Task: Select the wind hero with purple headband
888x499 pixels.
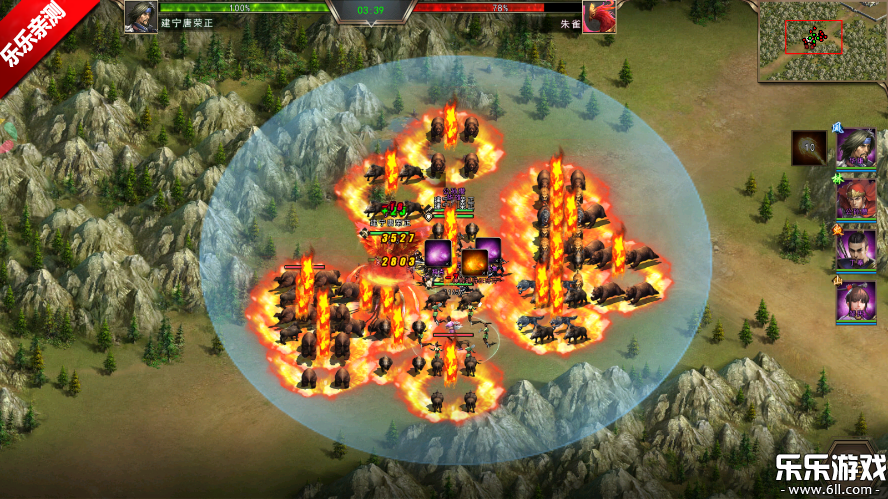Action: tap(857, 148)
